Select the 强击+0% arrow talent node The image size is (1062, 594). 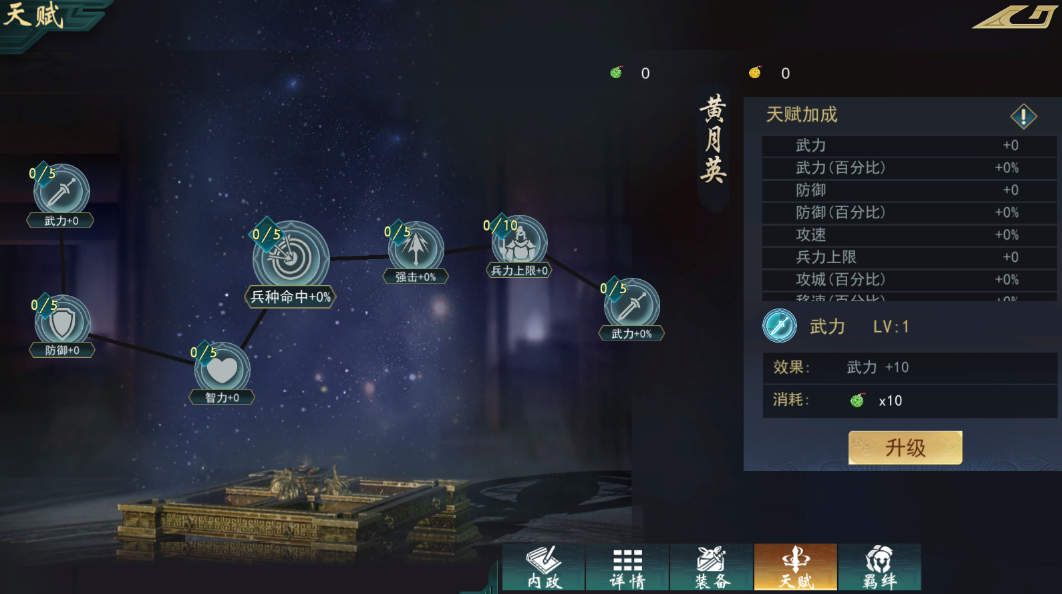416,248
